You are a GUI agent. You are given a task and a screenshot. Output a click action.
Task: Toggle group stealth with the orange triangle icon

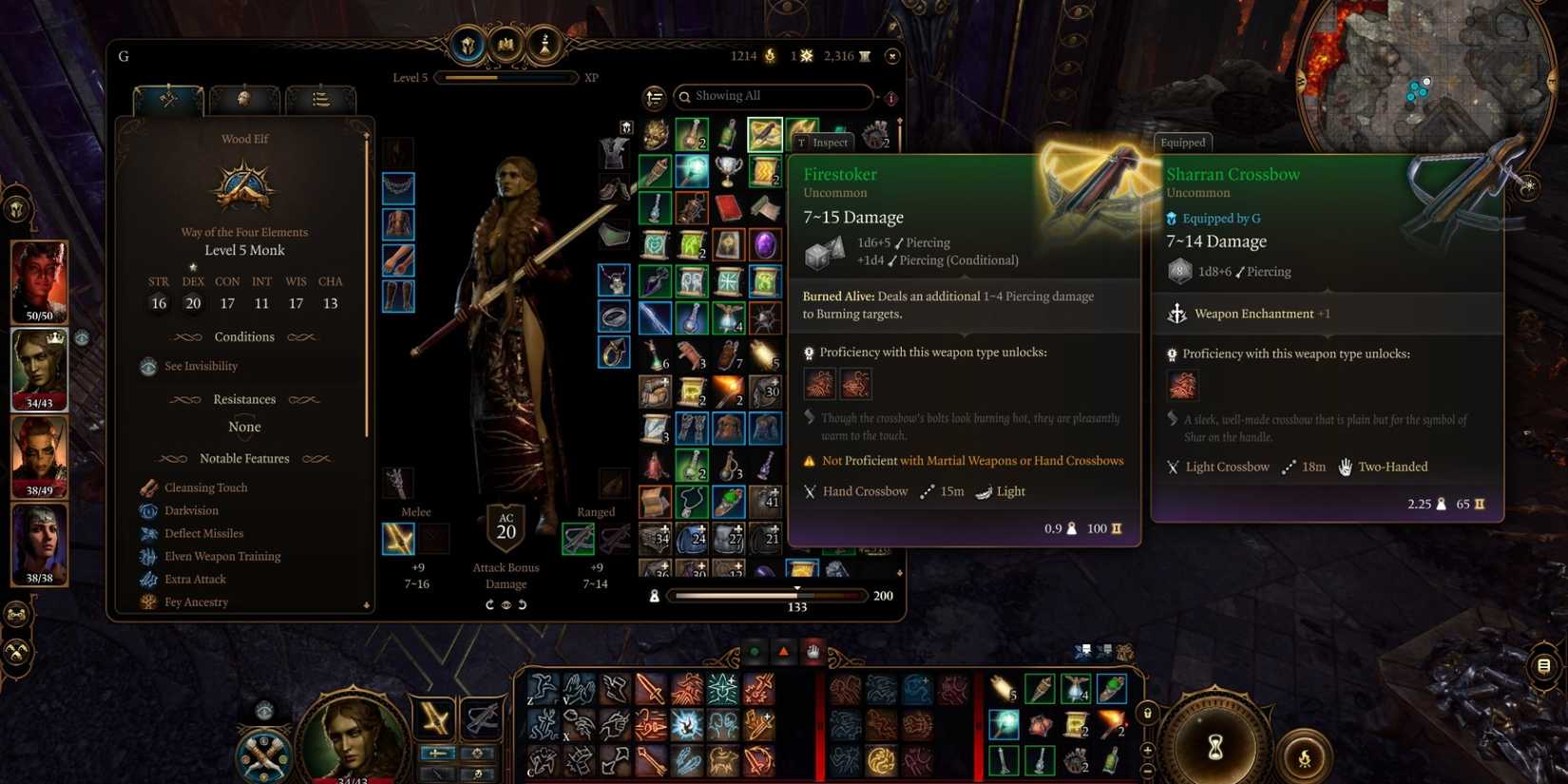tap(782, 651)
